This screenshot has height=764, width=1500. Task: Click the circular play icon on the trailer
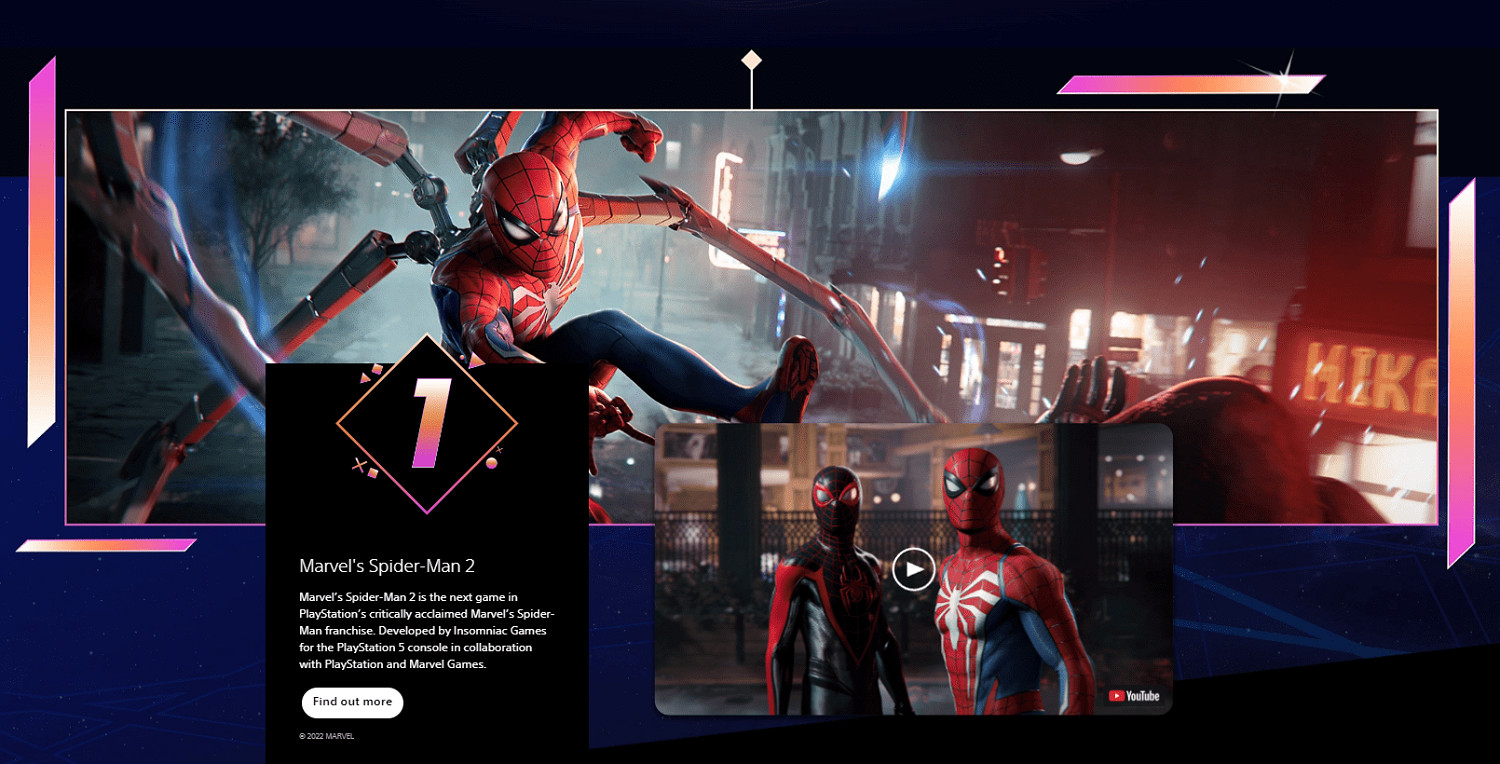pos(913,568)
